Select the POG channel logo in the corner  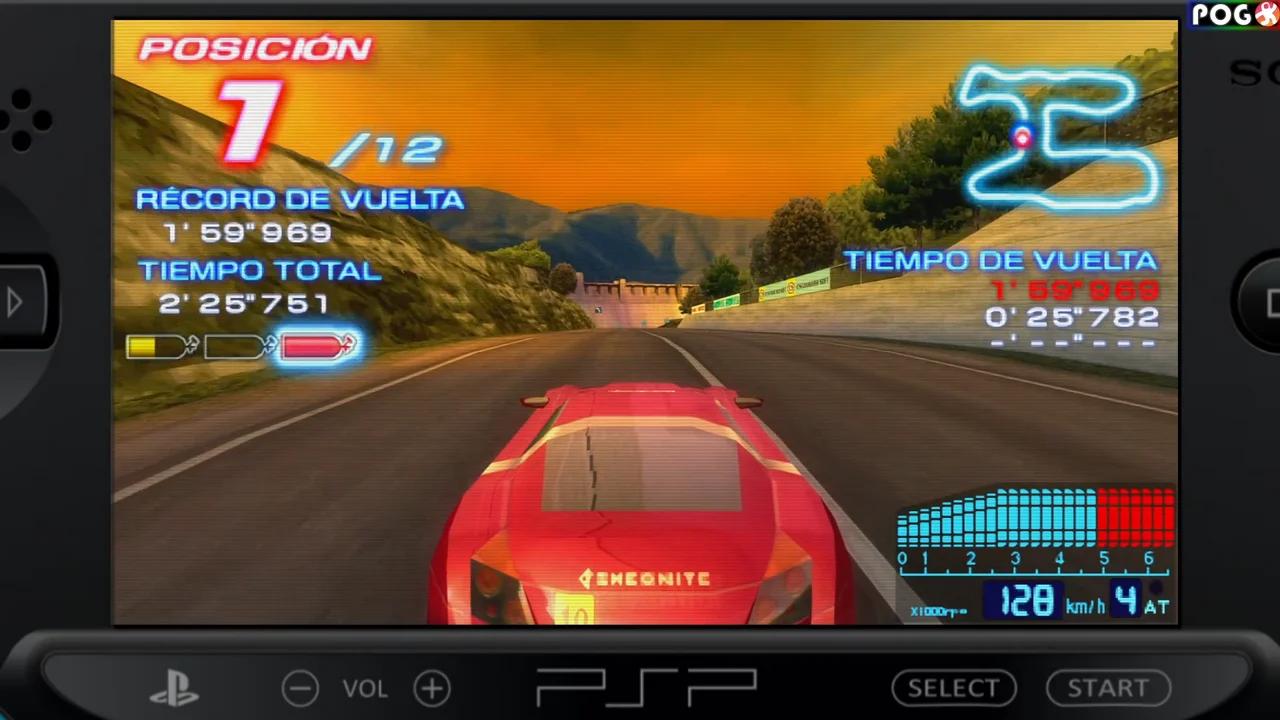click(1232, 14)
